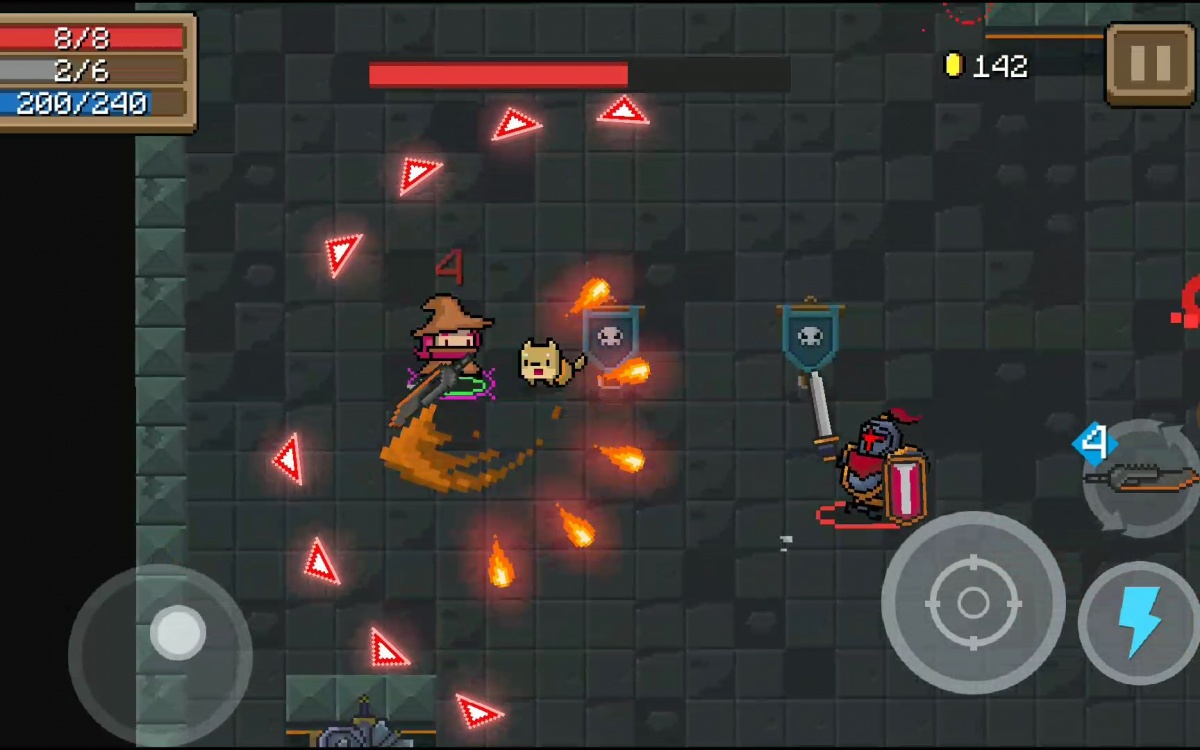Switch weapon using the weapon swap icon

1143,478
